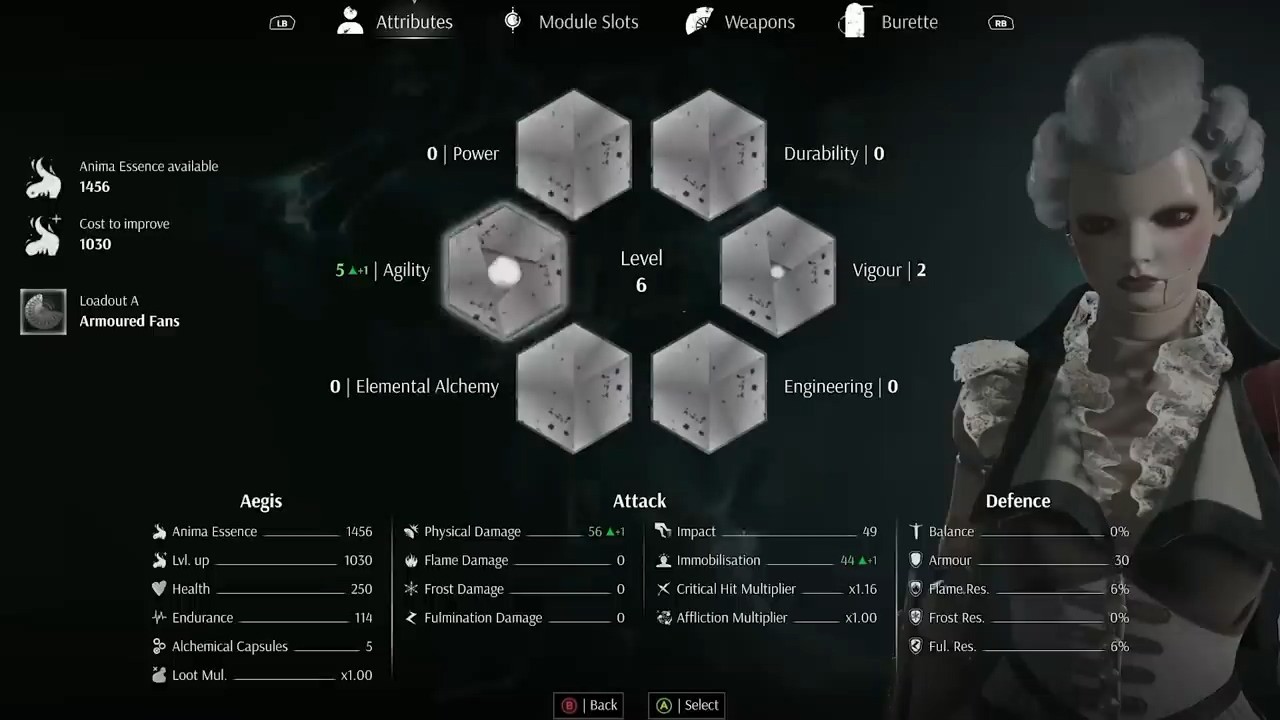Switch to the Weapons tab

tap(758, 21)
